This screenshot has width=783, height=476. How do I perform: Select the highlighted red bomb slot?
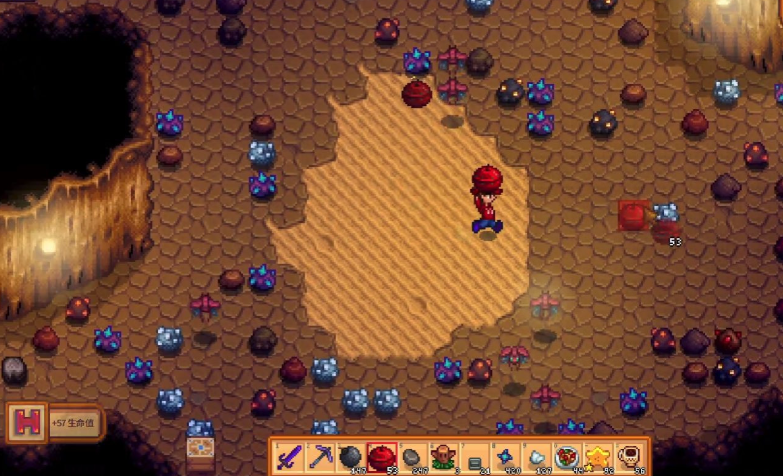click(382, 458)
